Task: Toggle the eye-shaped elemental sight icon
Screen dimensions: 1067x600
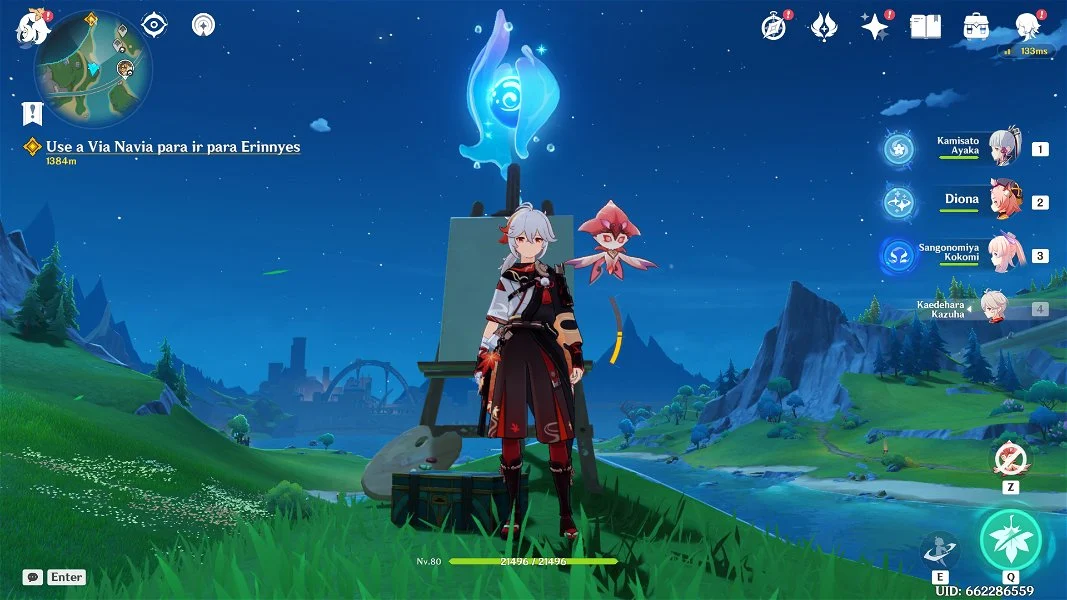Action: click(x=154, y=25)
